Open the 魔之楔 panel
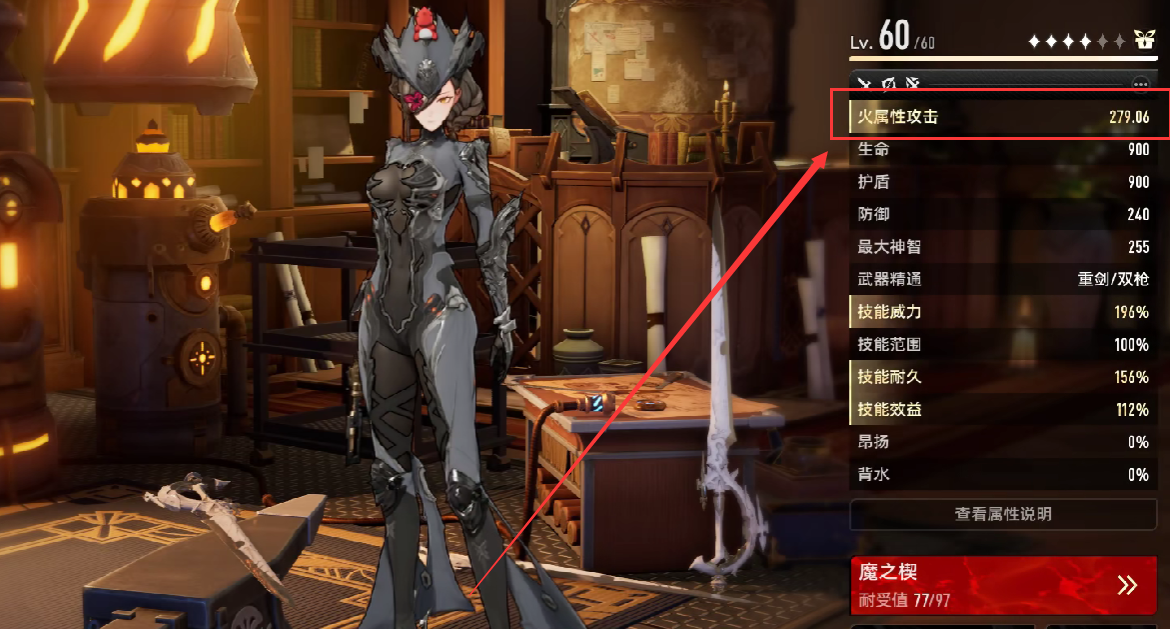 pyautogui.click(x=1003, y=585)
